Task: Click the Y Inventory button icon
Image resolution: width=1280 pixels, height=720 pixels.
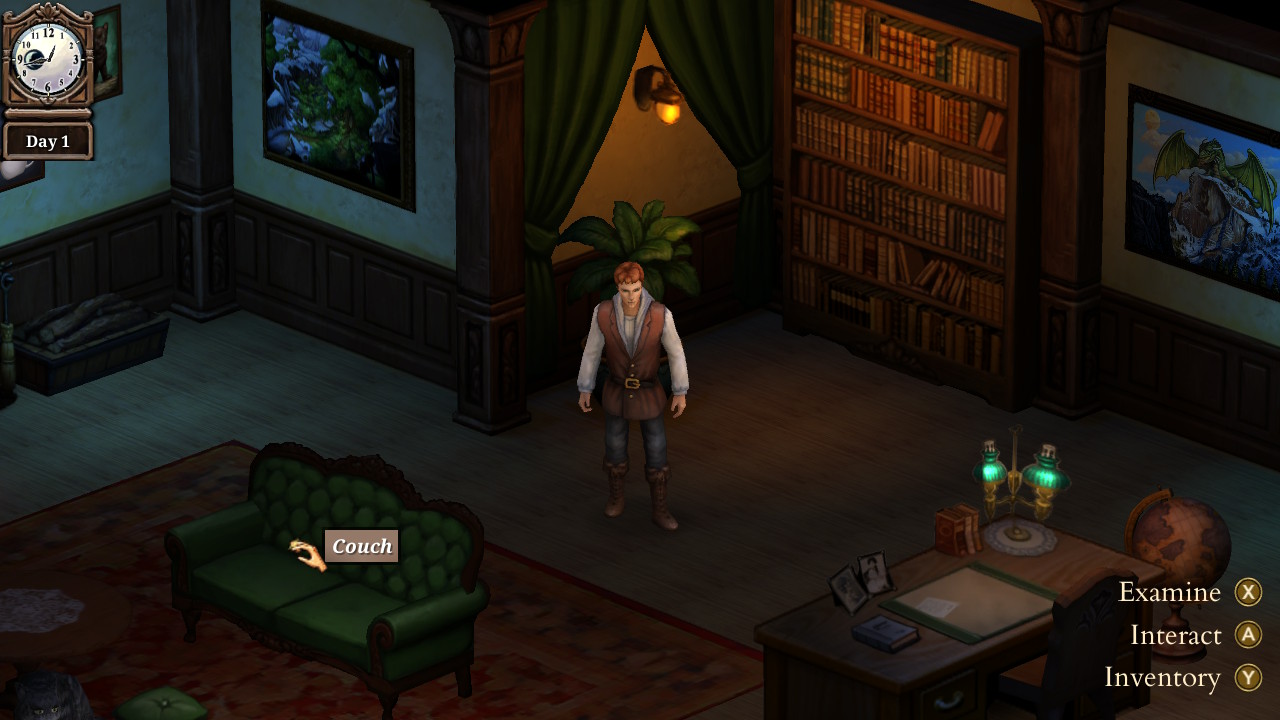Action: point(1247,678)
